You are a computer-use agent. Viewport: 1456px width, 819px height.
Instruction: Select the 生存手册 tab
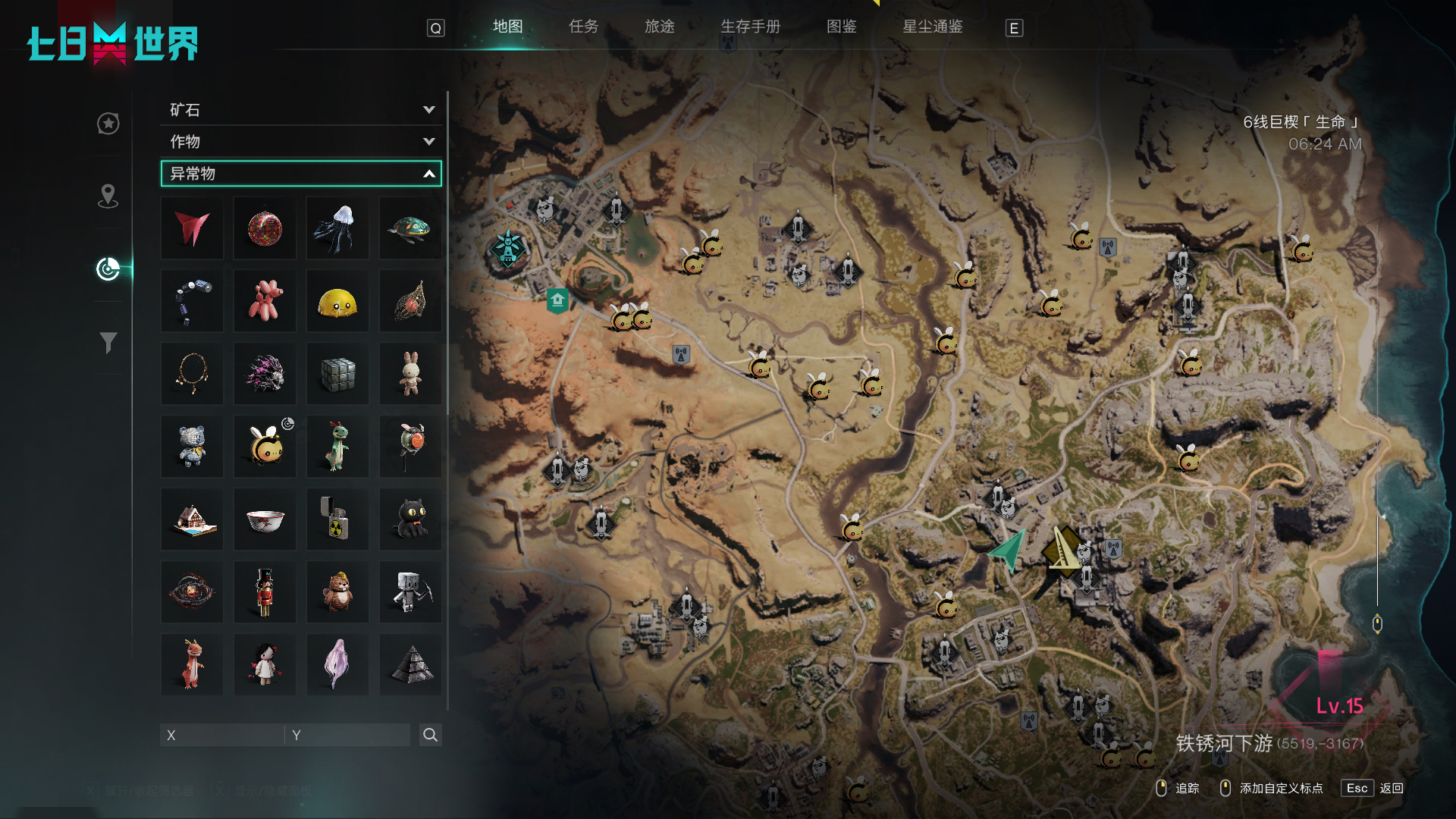[750, 27]
